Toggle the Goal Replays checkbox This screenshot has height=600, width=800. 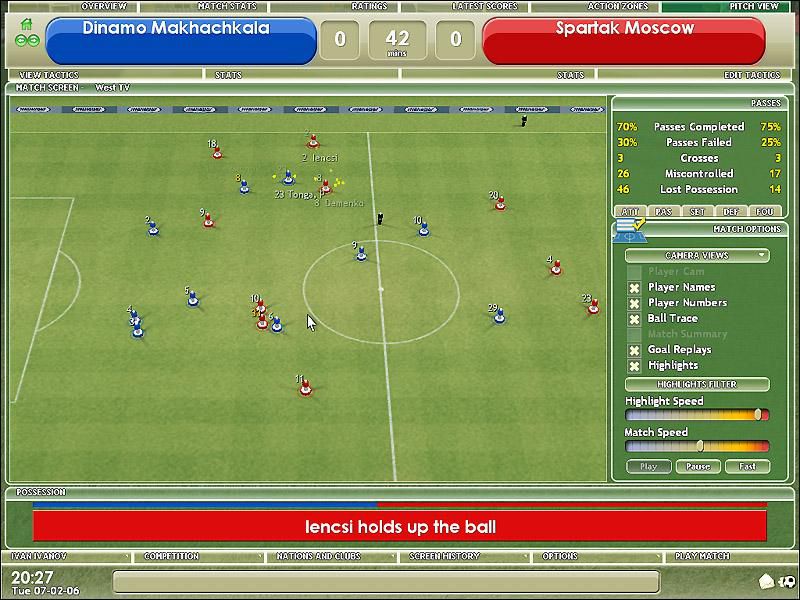click(634, 350)
